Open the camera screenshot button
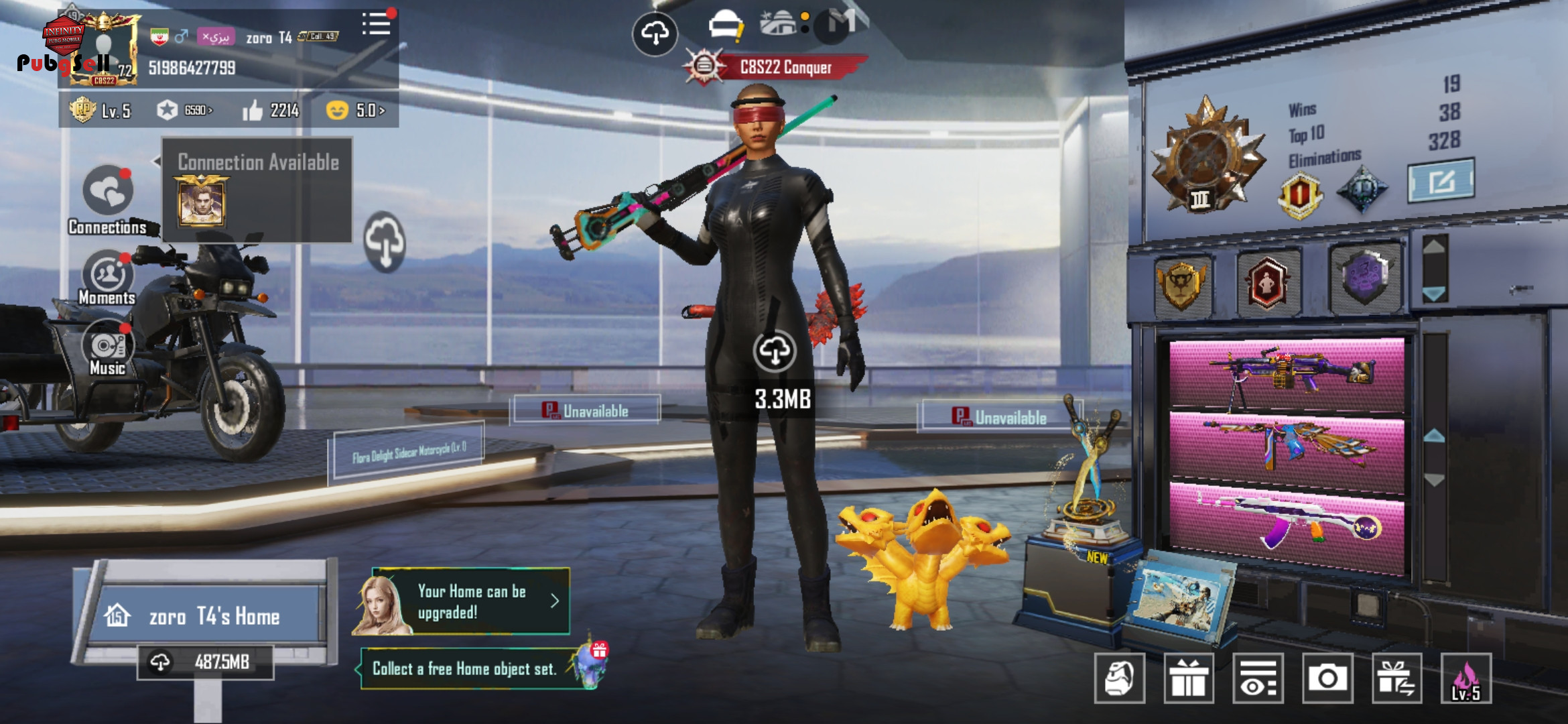The width and height of the screenshot is (1568, 724). [1327, 678]
